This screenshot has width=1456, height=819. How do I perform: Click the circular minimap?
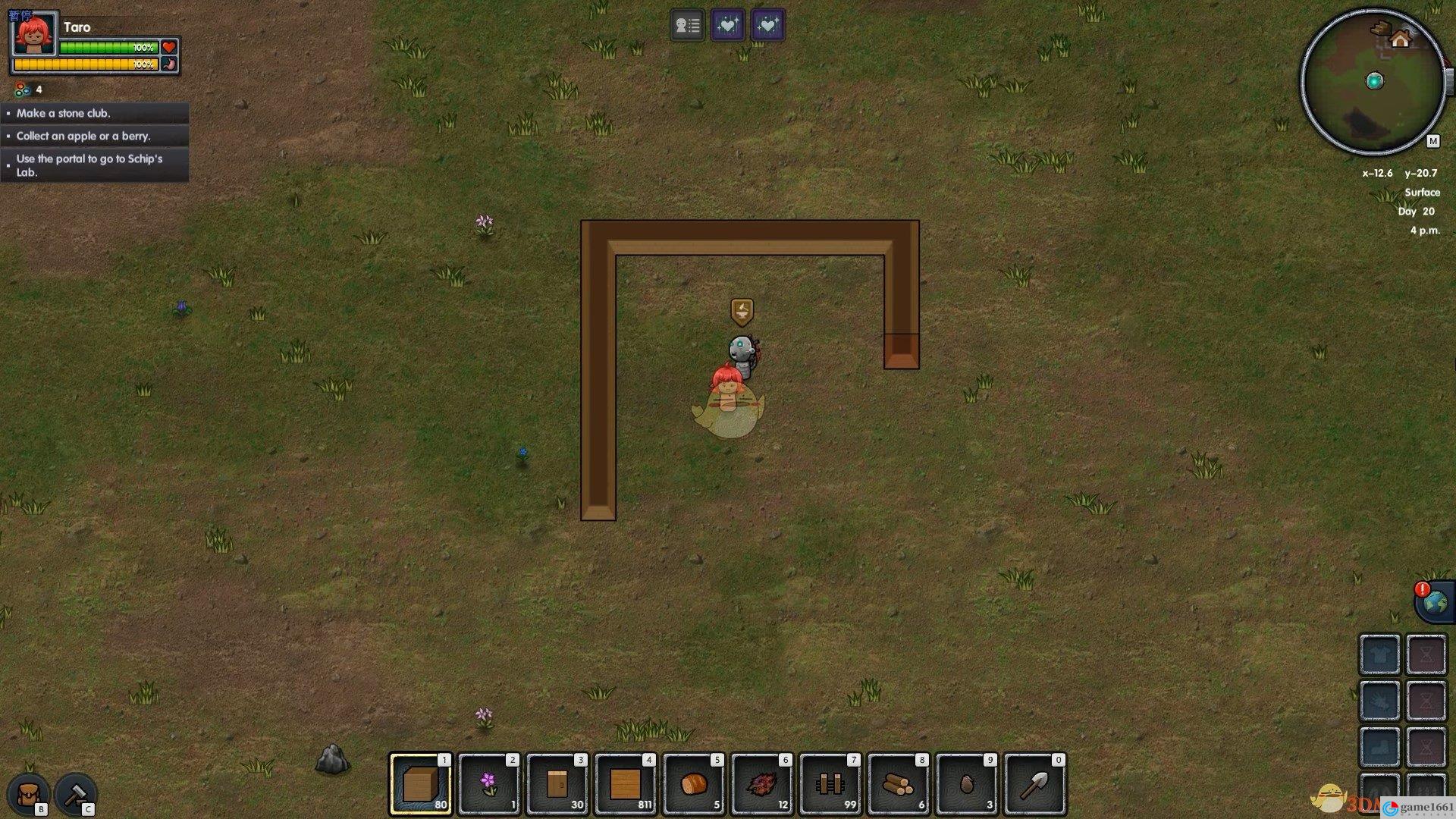1373,82
